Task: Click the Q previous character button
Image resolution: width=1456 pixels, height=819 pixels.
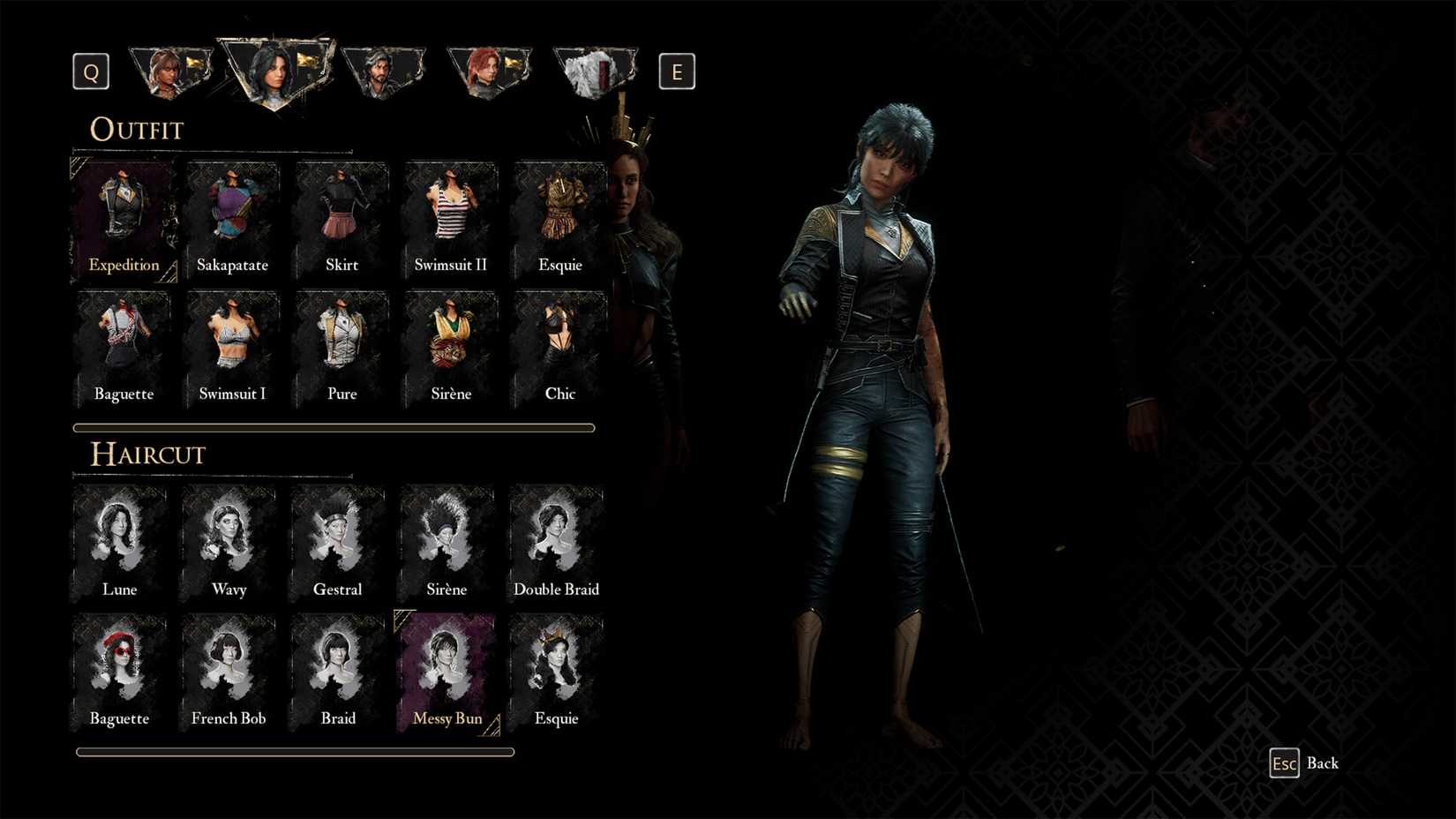Action: coord(90,71)
